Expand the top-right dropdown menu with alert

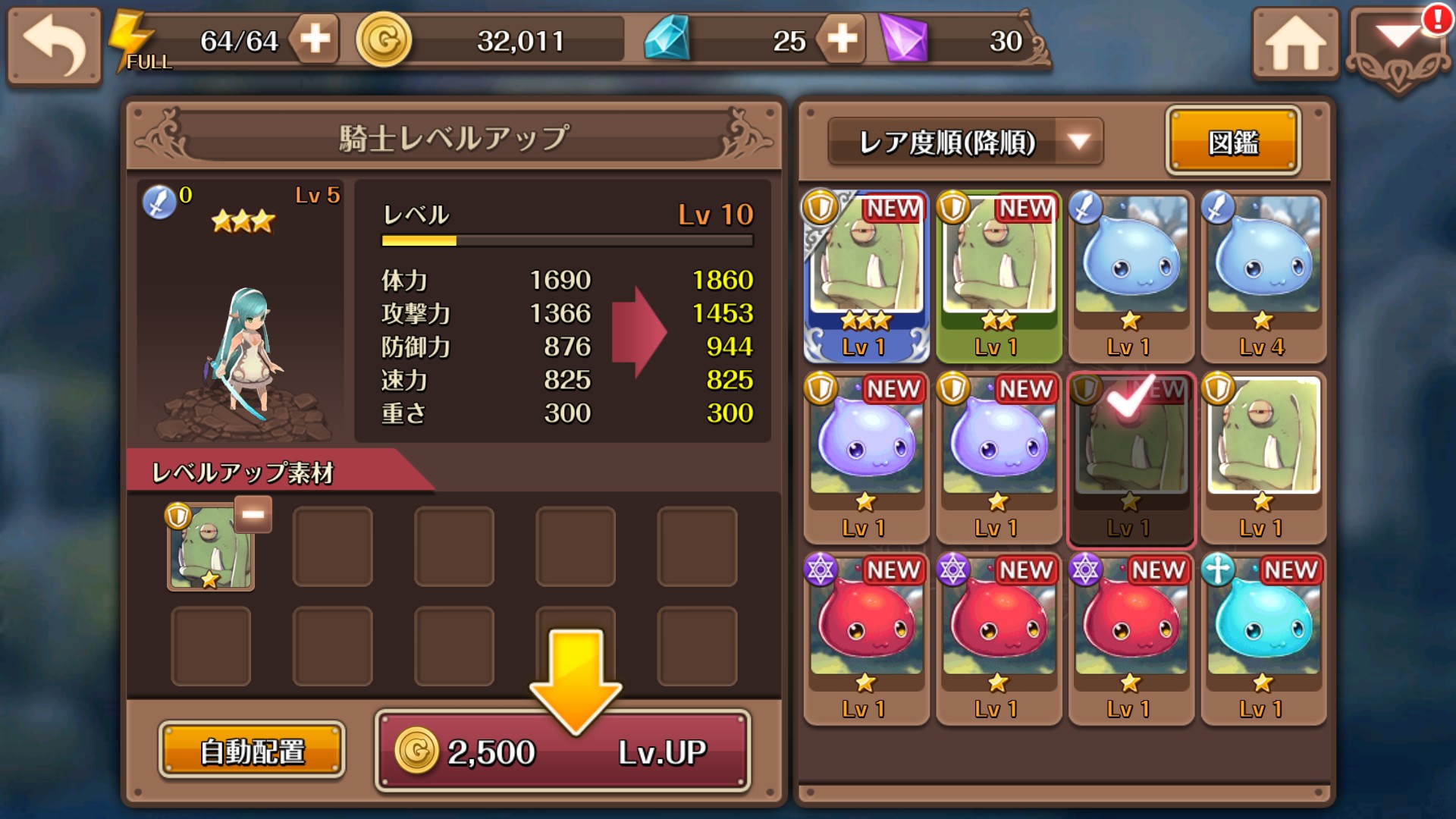click(1398, 47)
